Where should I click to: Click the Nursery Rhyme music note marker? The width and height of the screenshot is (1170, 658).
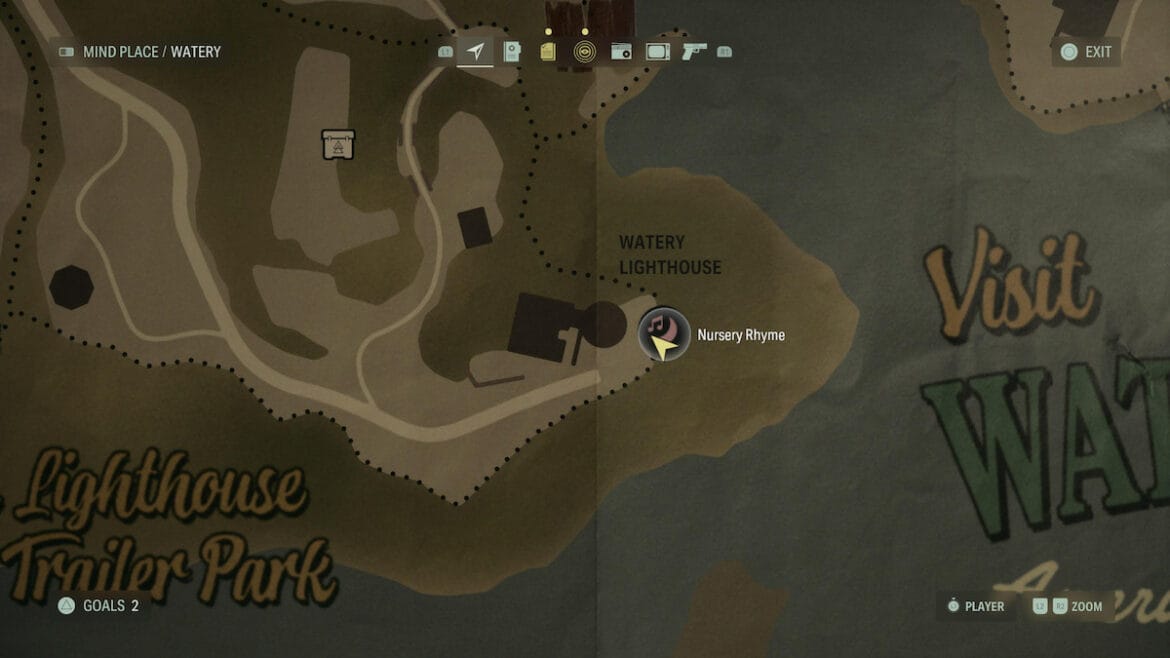663,333
